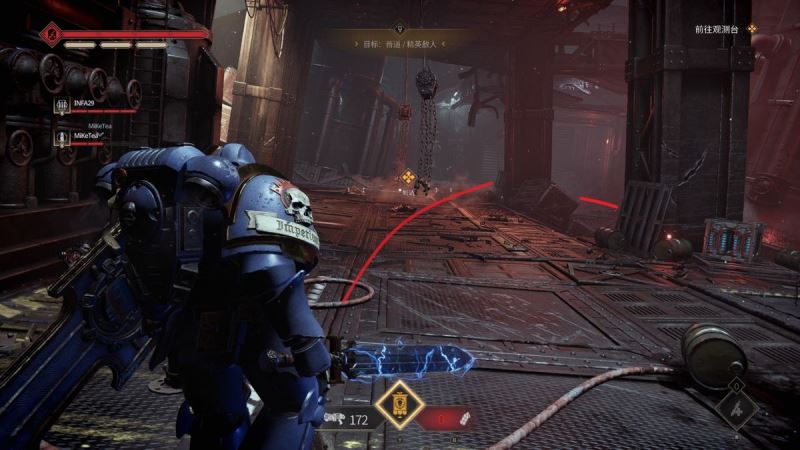Open the 目标 objective banner

400,45
